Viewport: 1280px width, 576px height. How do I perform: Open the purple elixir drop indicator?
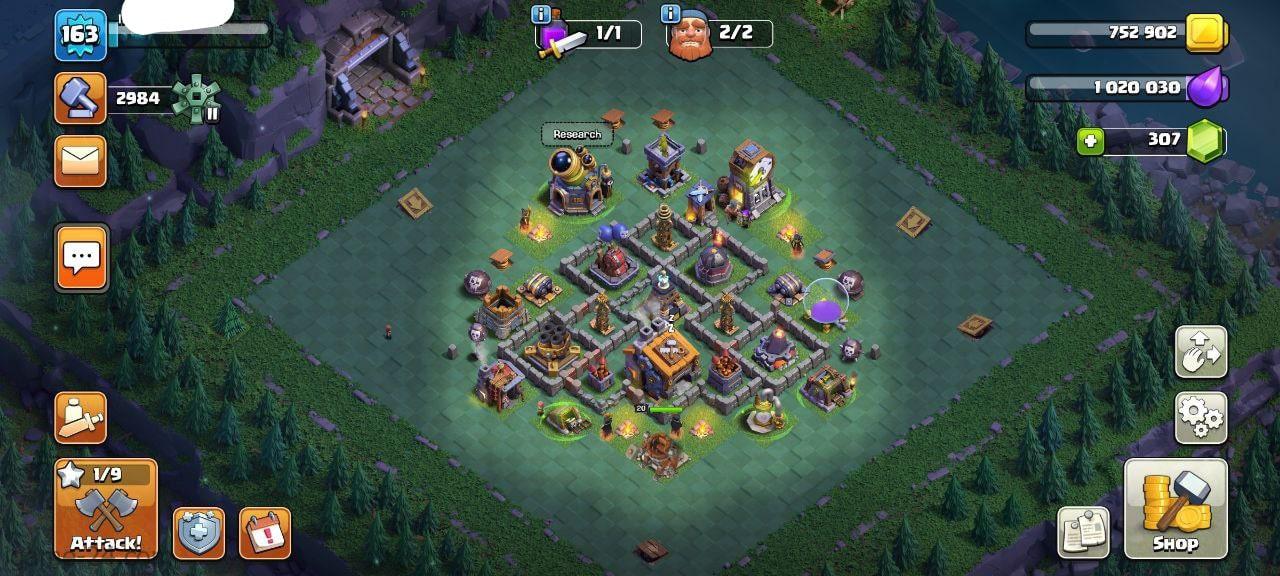point(1206,87)
